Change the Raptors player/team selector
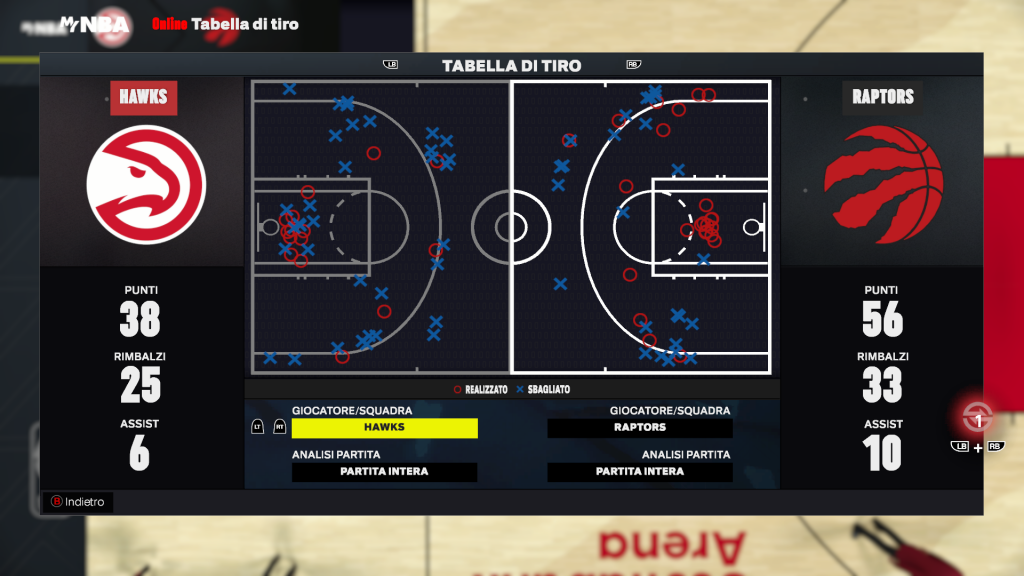 click(x=640, y=427)
